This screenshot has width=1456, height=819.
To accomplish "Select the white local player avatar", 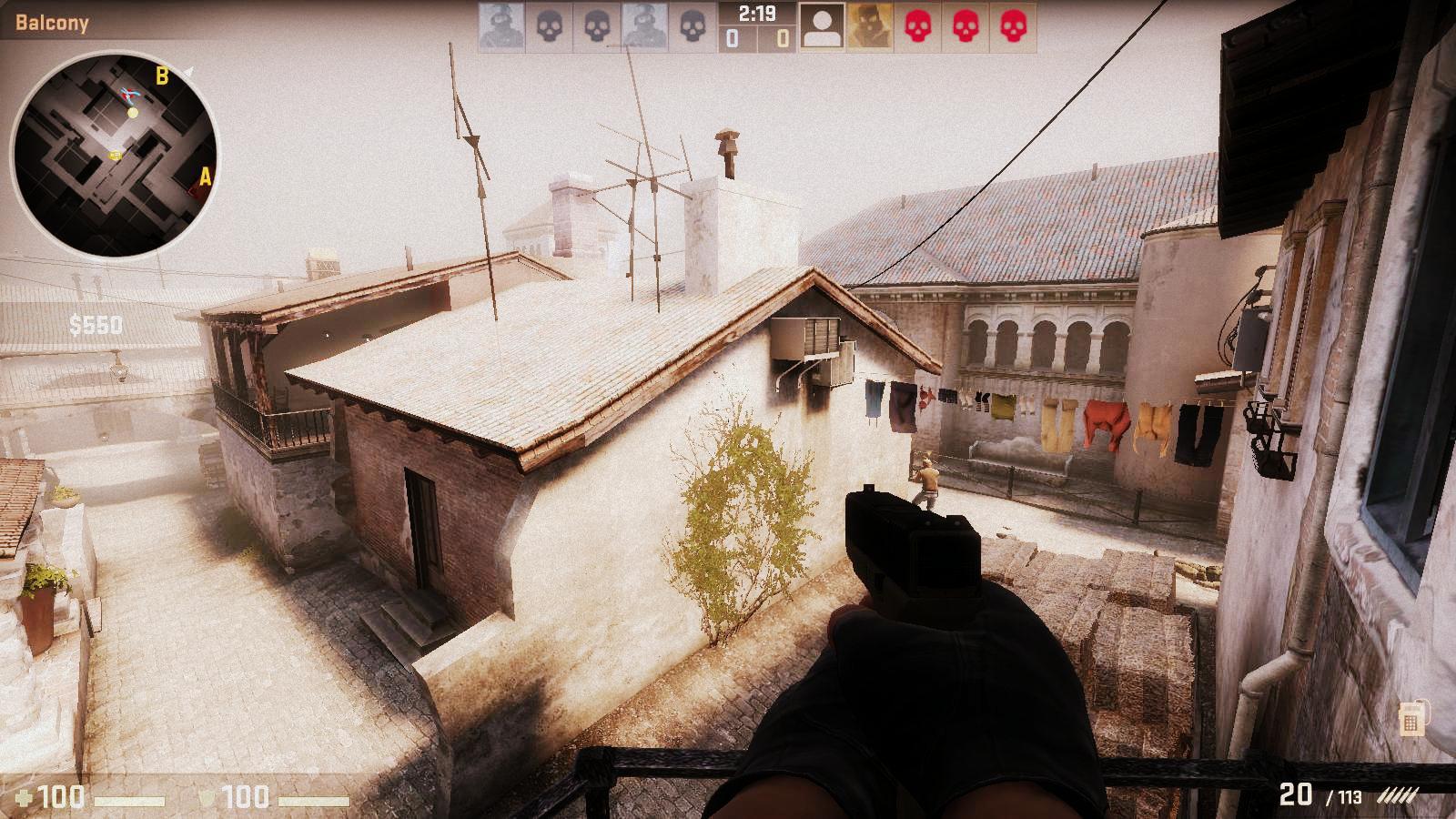I will tap(823, 26).
